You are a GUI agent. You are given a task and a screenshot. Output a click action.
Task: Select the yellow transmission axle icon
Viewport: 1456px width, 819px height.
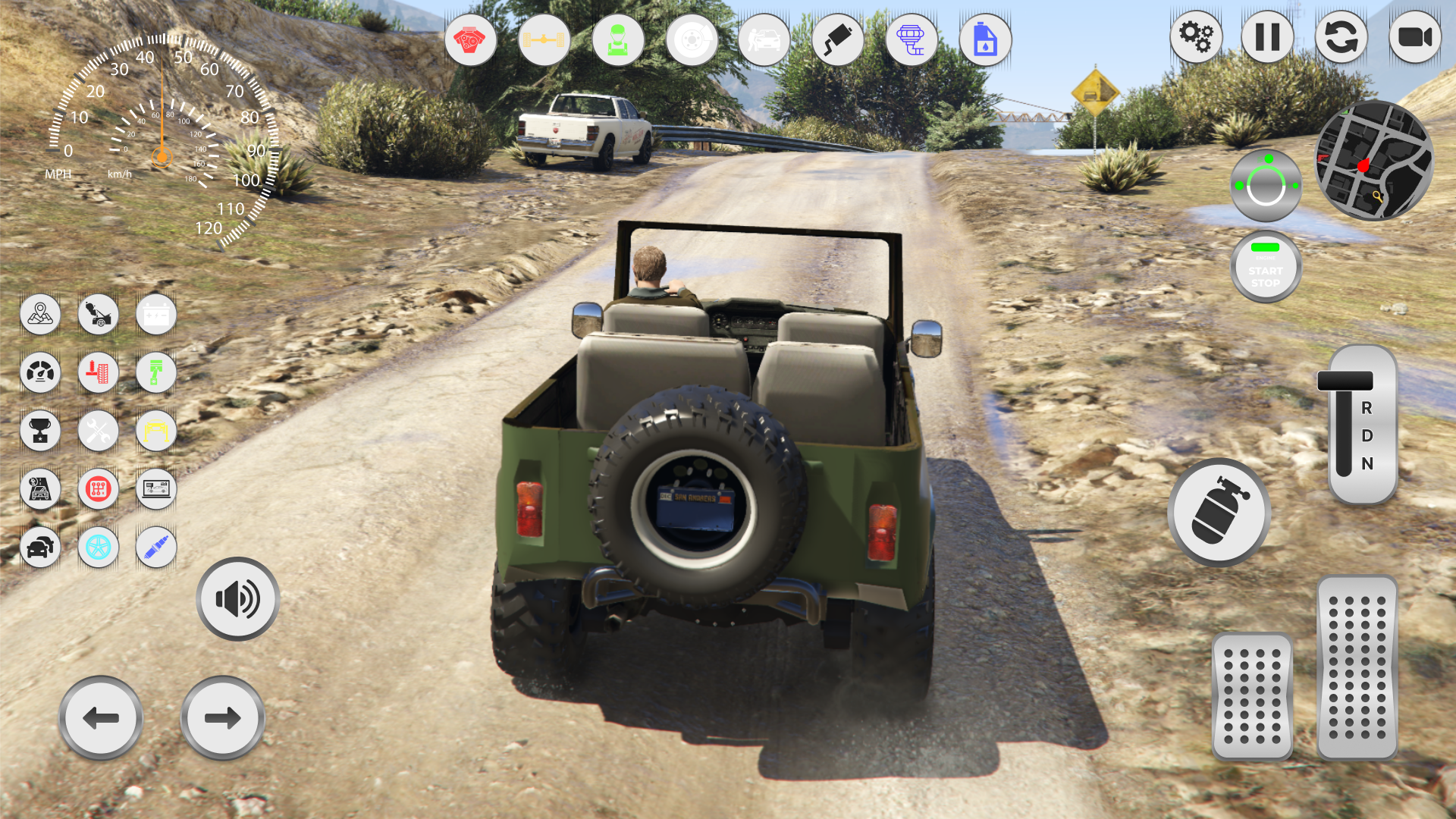pos(544,39)
